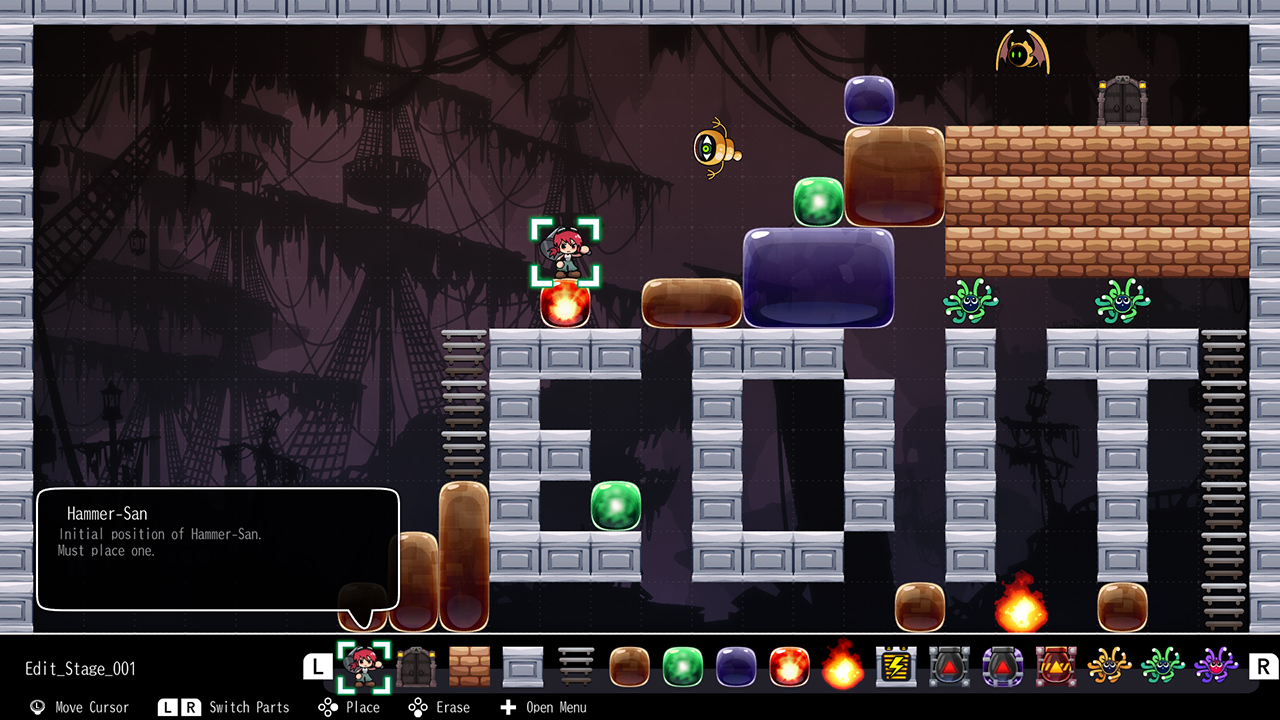Viewport: 1280px width, 720px height.
Task: Select the brick wall block part
Action: pyautogui.click(x=469, y=666)
